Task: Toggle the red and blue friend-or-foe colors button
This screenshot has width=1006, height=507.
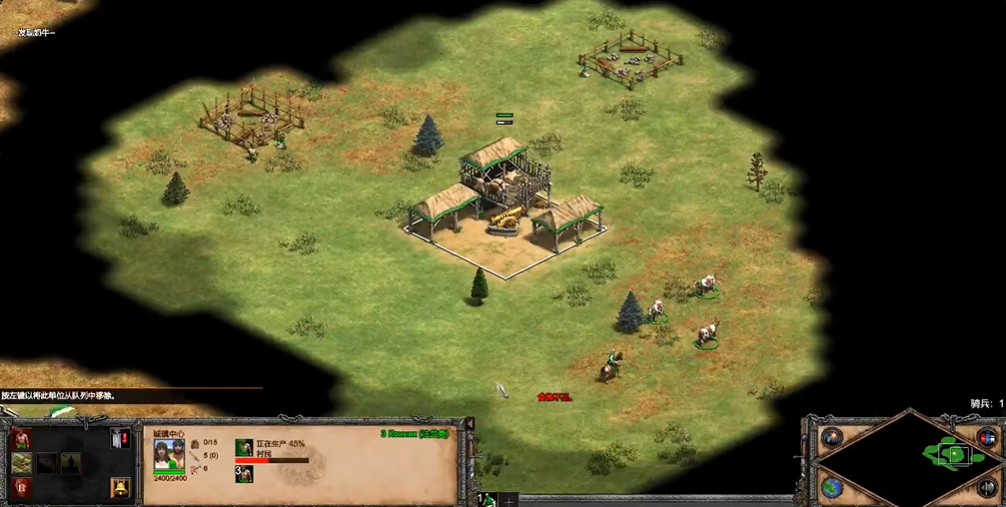Action: coord(987,438)
